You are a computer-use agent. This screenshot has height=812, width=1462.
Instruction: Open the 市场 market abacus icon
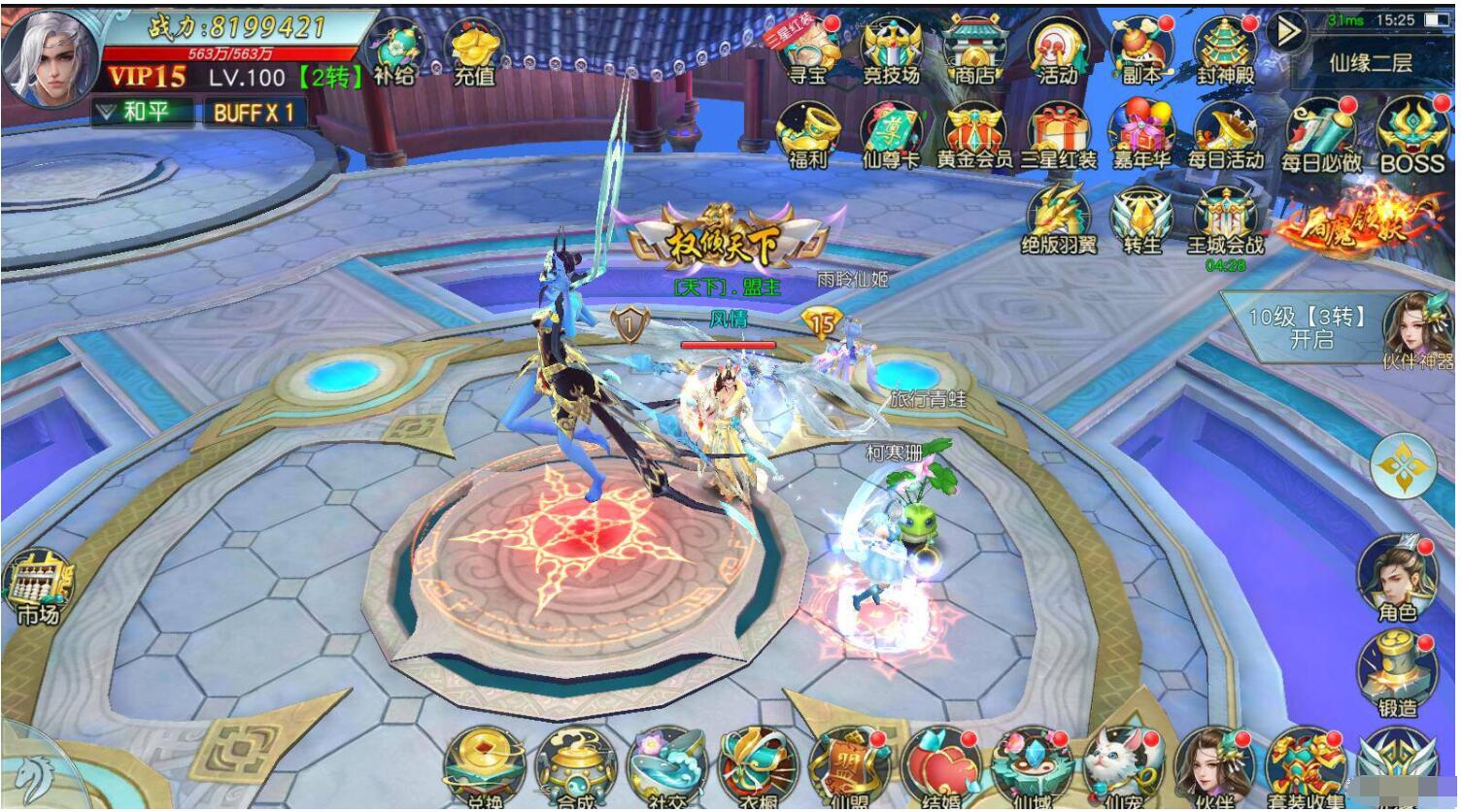point(38,586)
